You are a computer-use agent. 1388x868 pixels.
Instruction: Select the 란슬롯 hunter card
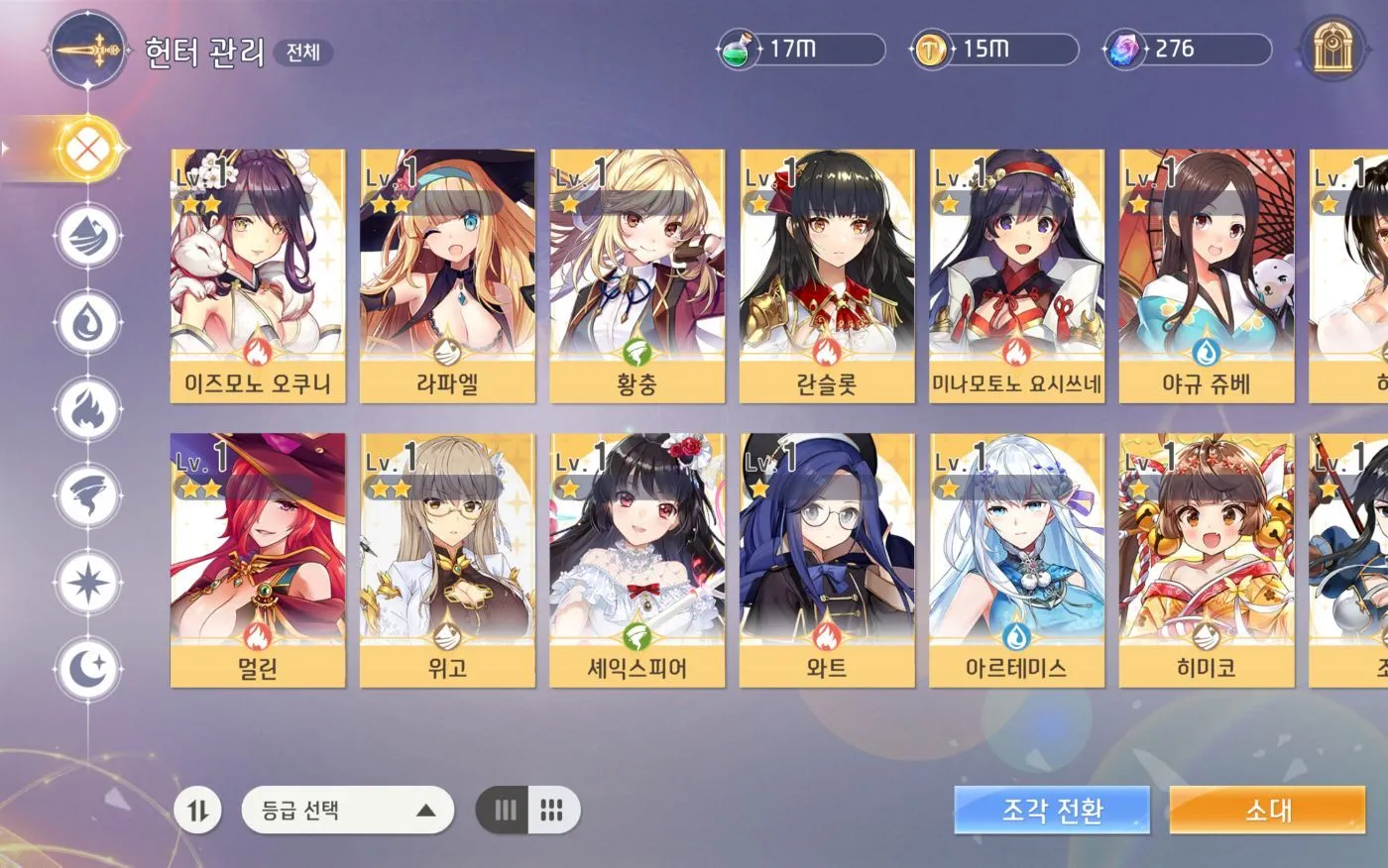[x=827, y=275]
